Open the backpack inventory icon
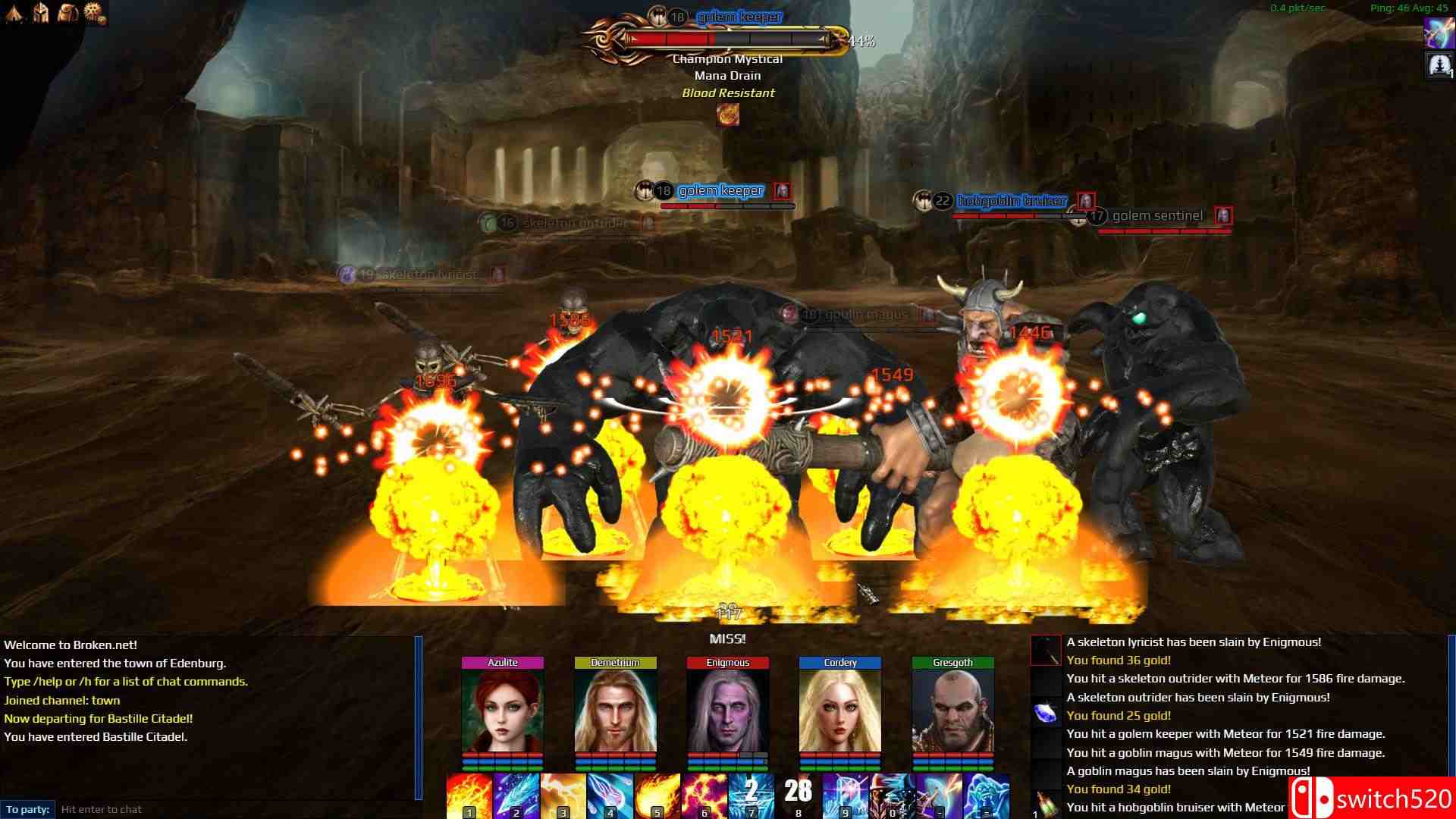 pyautogui.click(x=67, y=13)
